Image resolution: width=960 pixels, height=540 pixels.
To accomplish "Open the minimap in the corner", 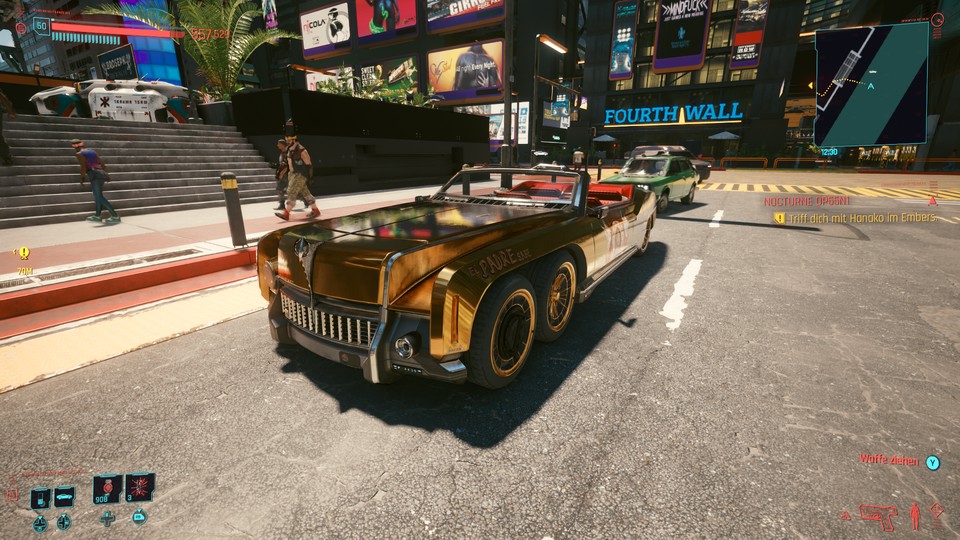I will pos(870,84).
